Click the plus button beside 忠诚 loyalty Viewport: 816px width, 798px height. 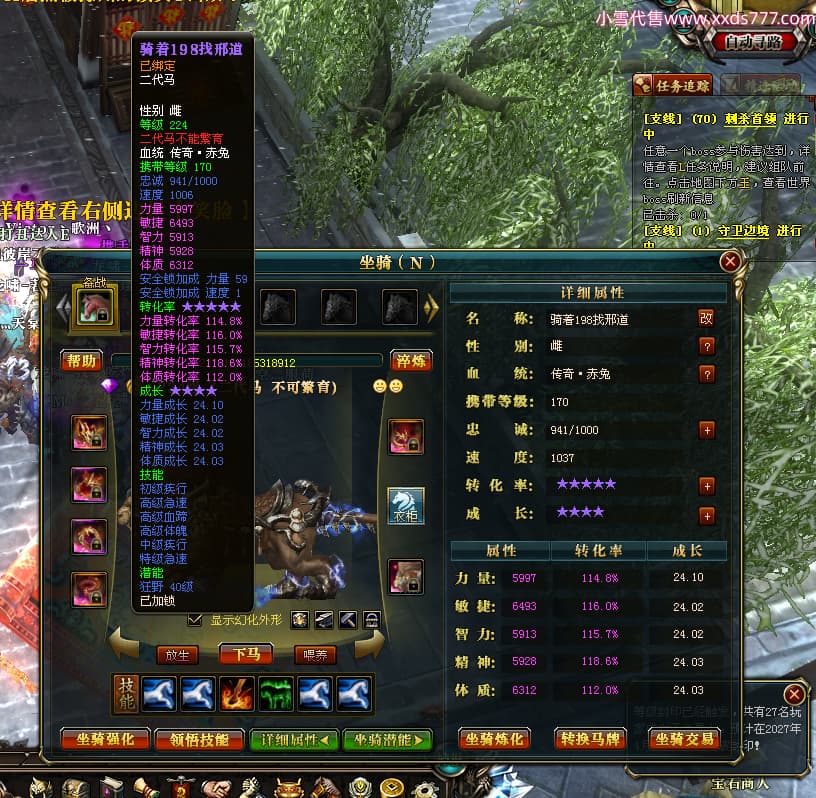(707, 430)
